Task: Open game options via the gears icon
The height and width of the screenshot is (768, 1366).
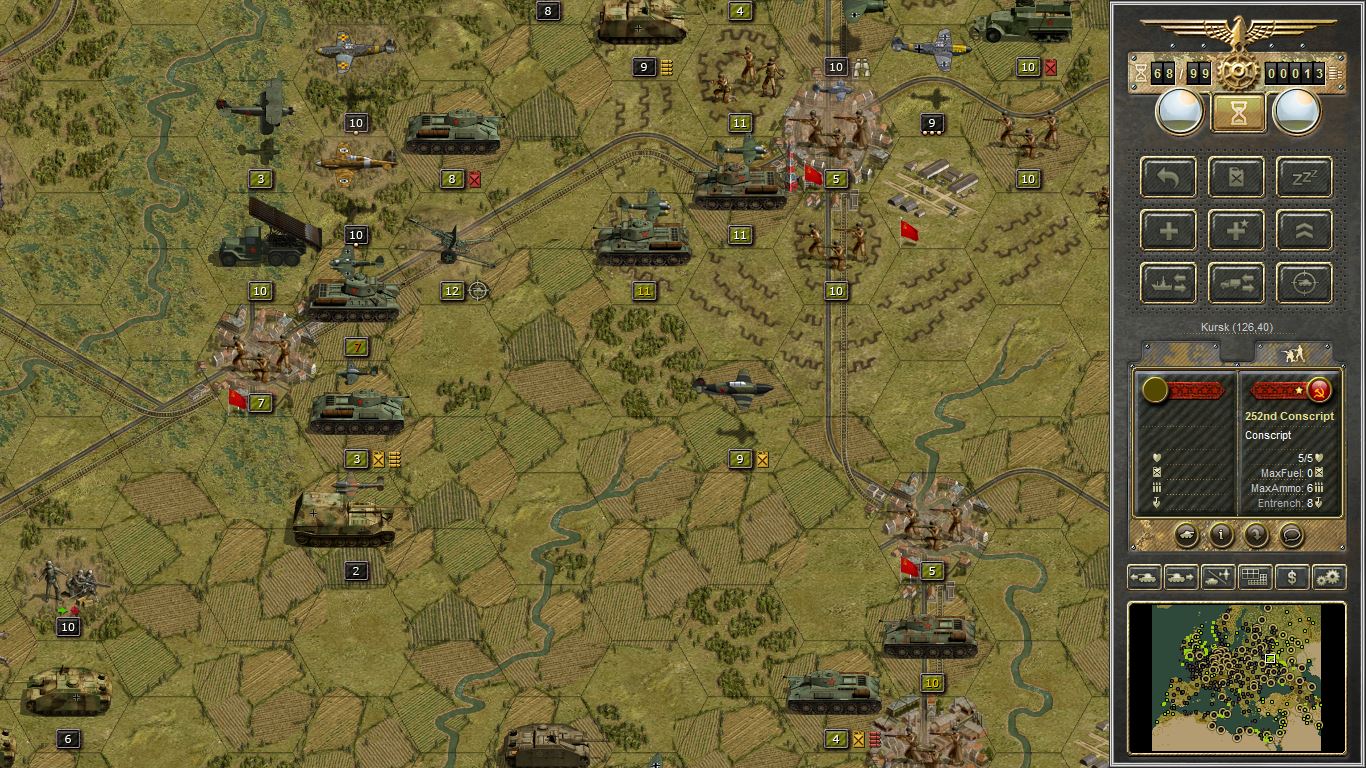Action: pos(1328,577)
